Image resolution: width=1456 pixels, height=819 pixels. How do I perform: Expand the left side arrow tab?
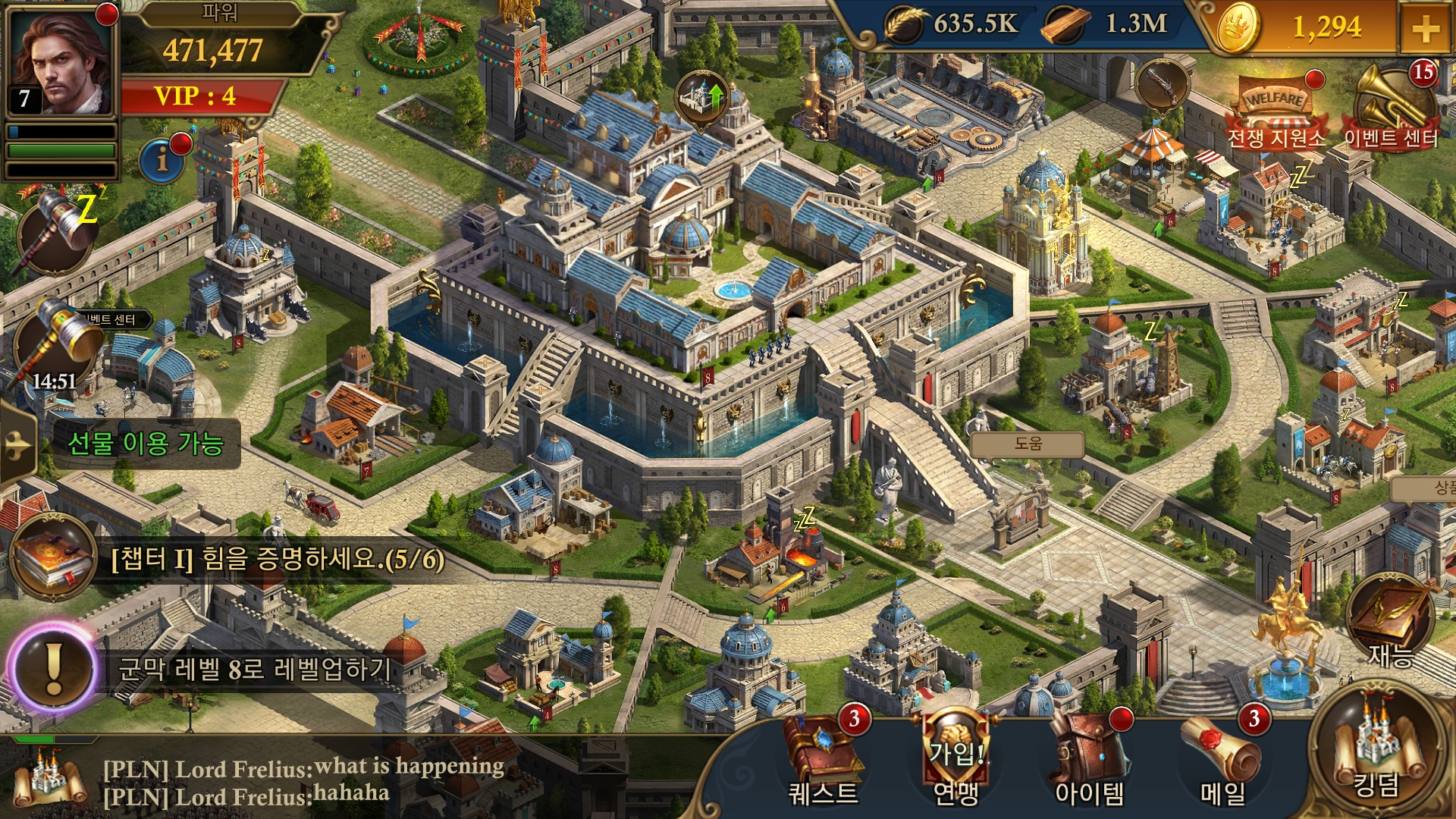[17, 444]
